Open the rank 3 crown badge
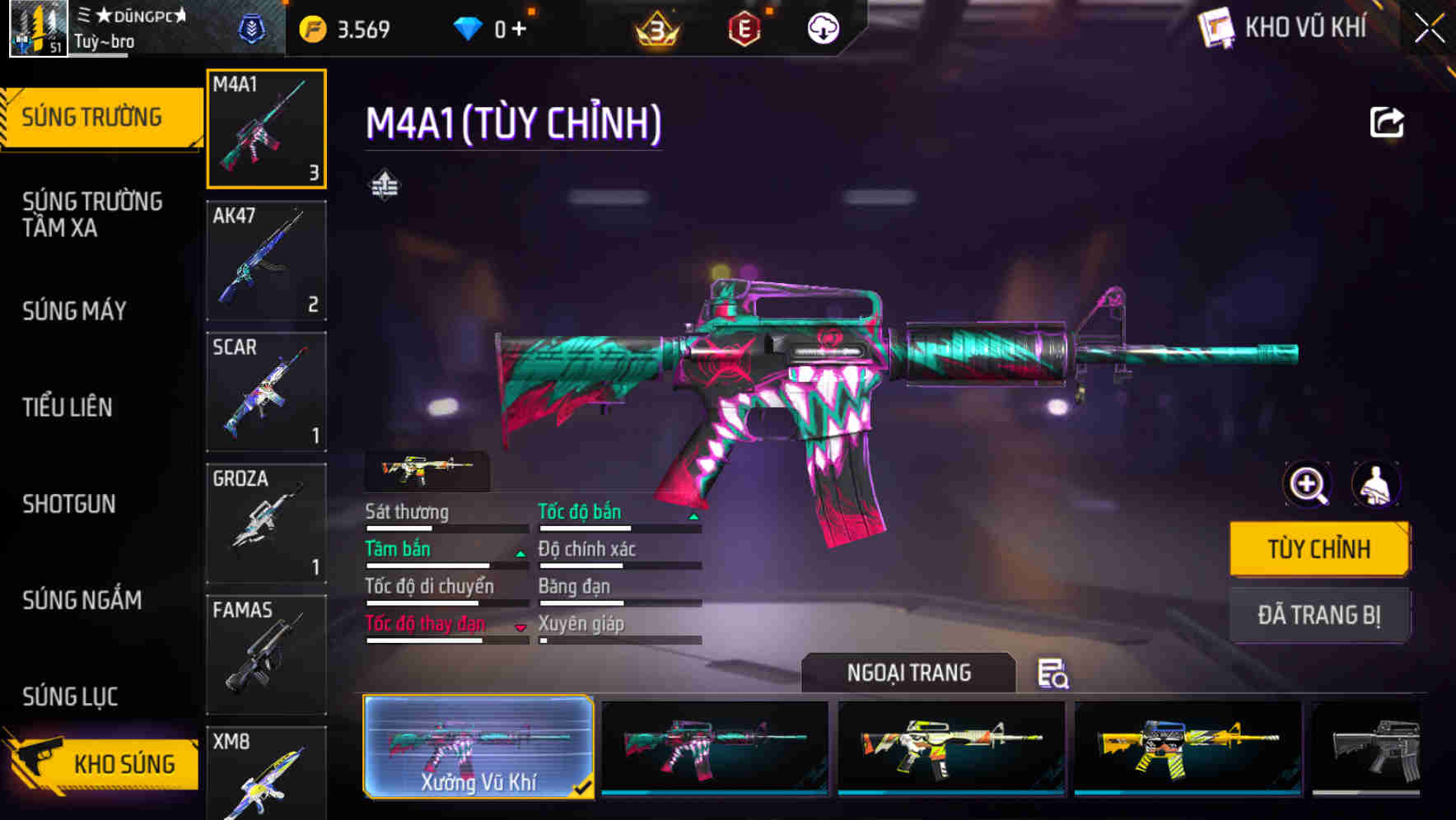 point(655,27)
